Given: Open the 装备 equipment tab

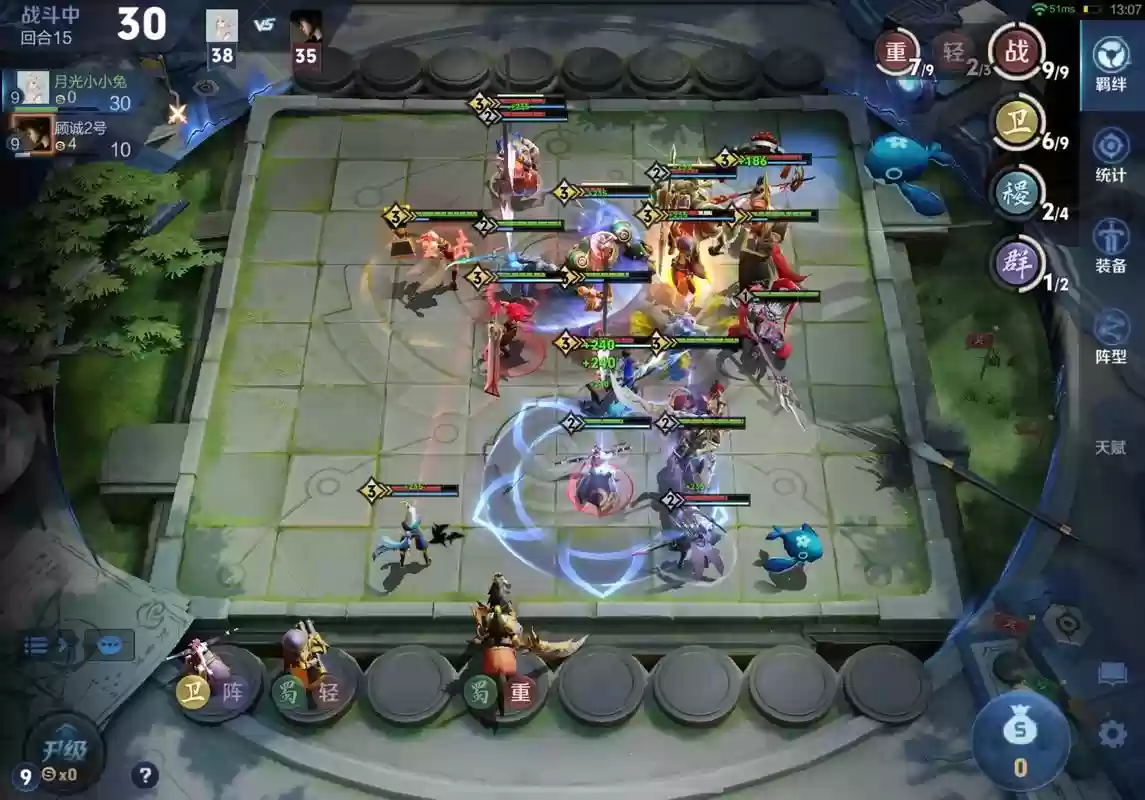Looking at the screenshot, I should (x=1111, y=247).
